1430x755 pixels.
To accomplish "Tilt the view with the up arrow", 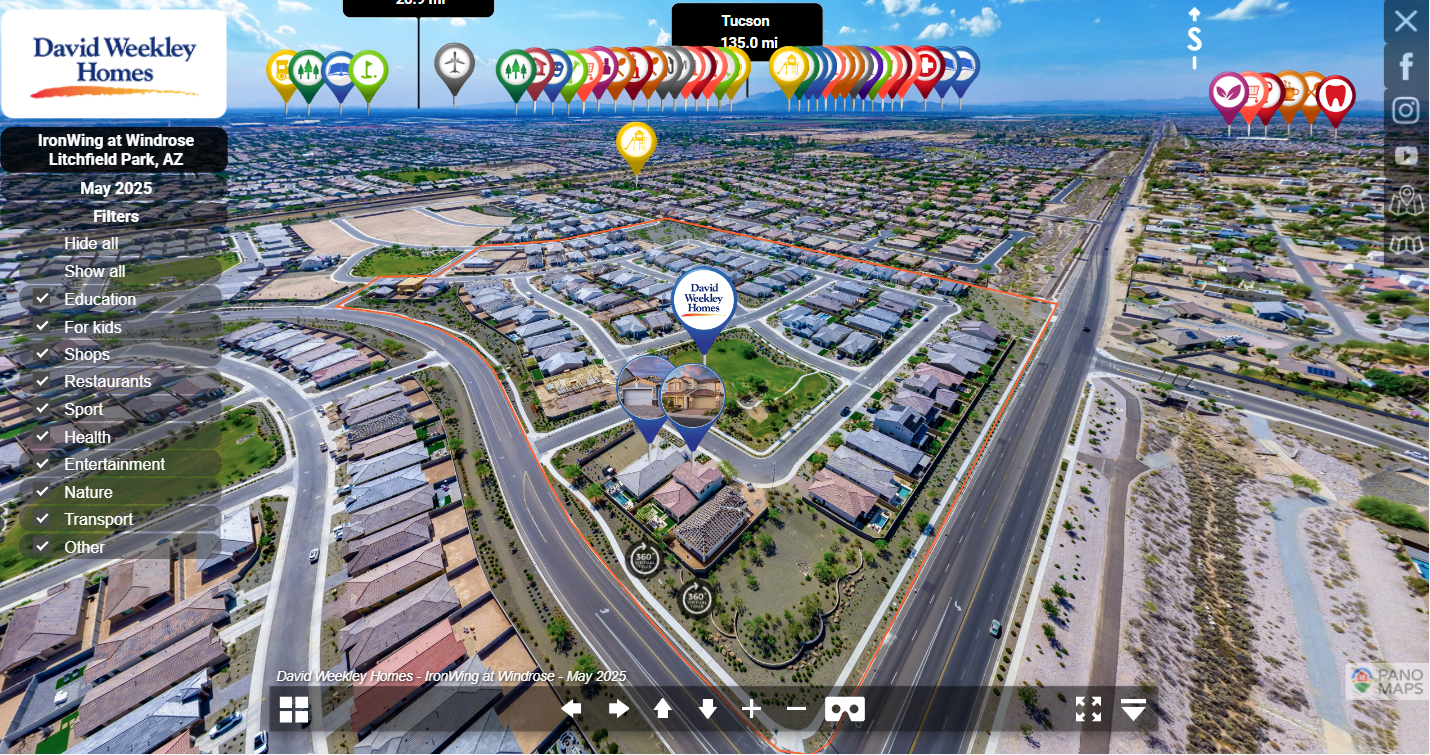I will (x=662, y=709).
